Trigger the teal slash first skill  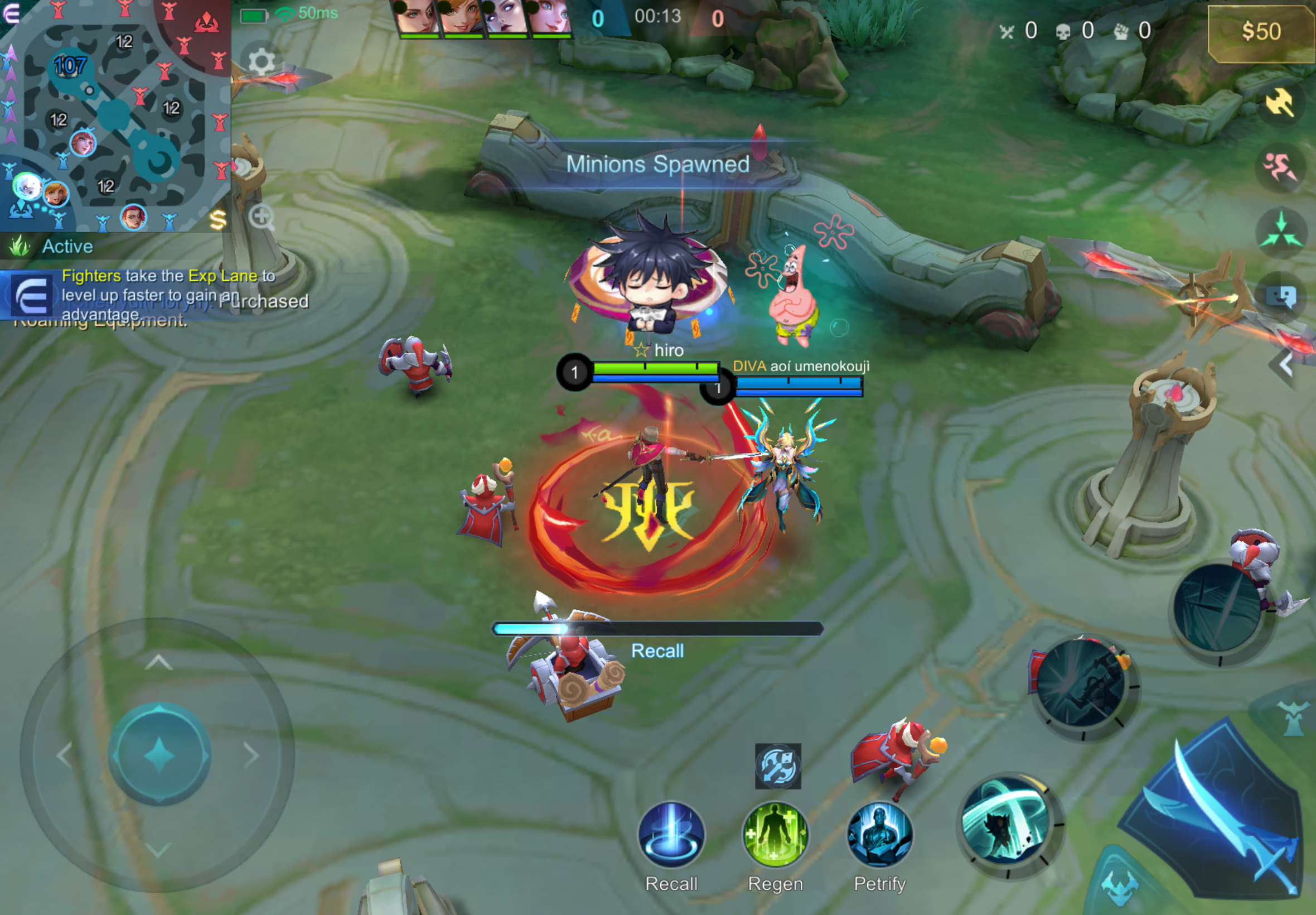coord(1007,824)
